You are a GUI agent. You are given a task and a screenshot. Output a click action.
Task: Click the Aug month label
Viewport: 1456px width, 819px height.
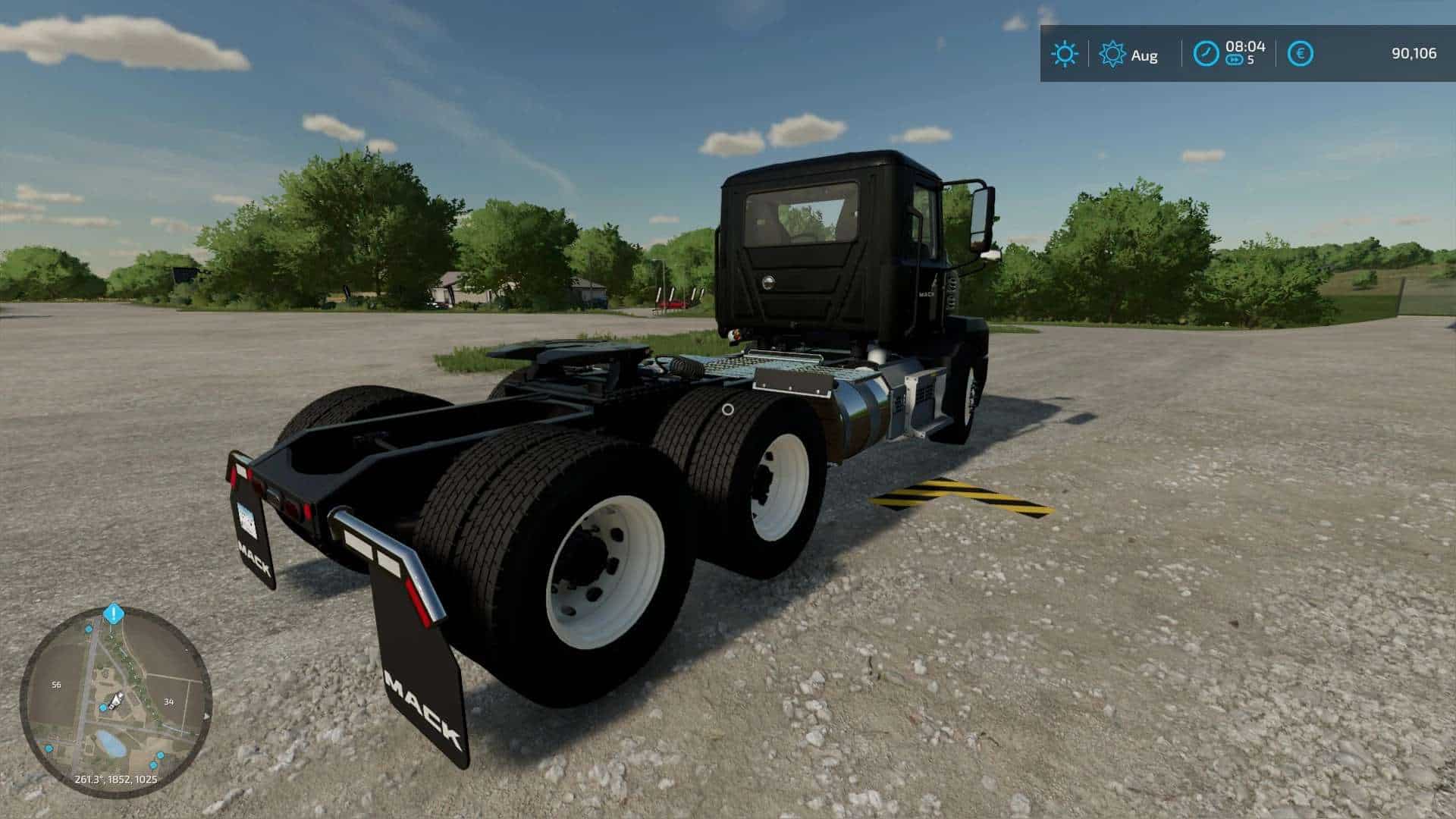pos(1144,55)
